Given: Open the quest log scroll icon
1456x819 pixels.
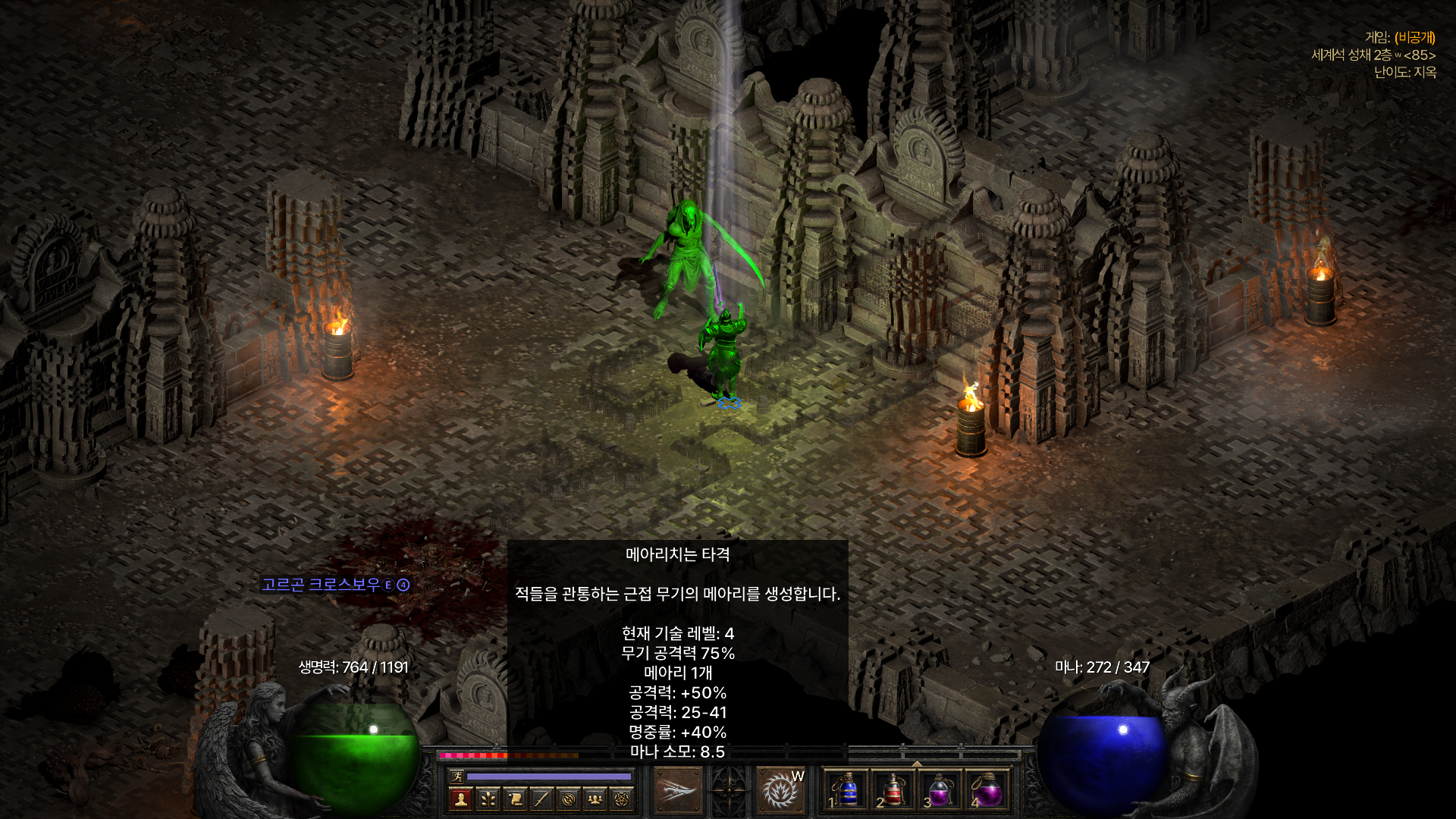Looking at the screenshot, I should (x=514, y=799).
